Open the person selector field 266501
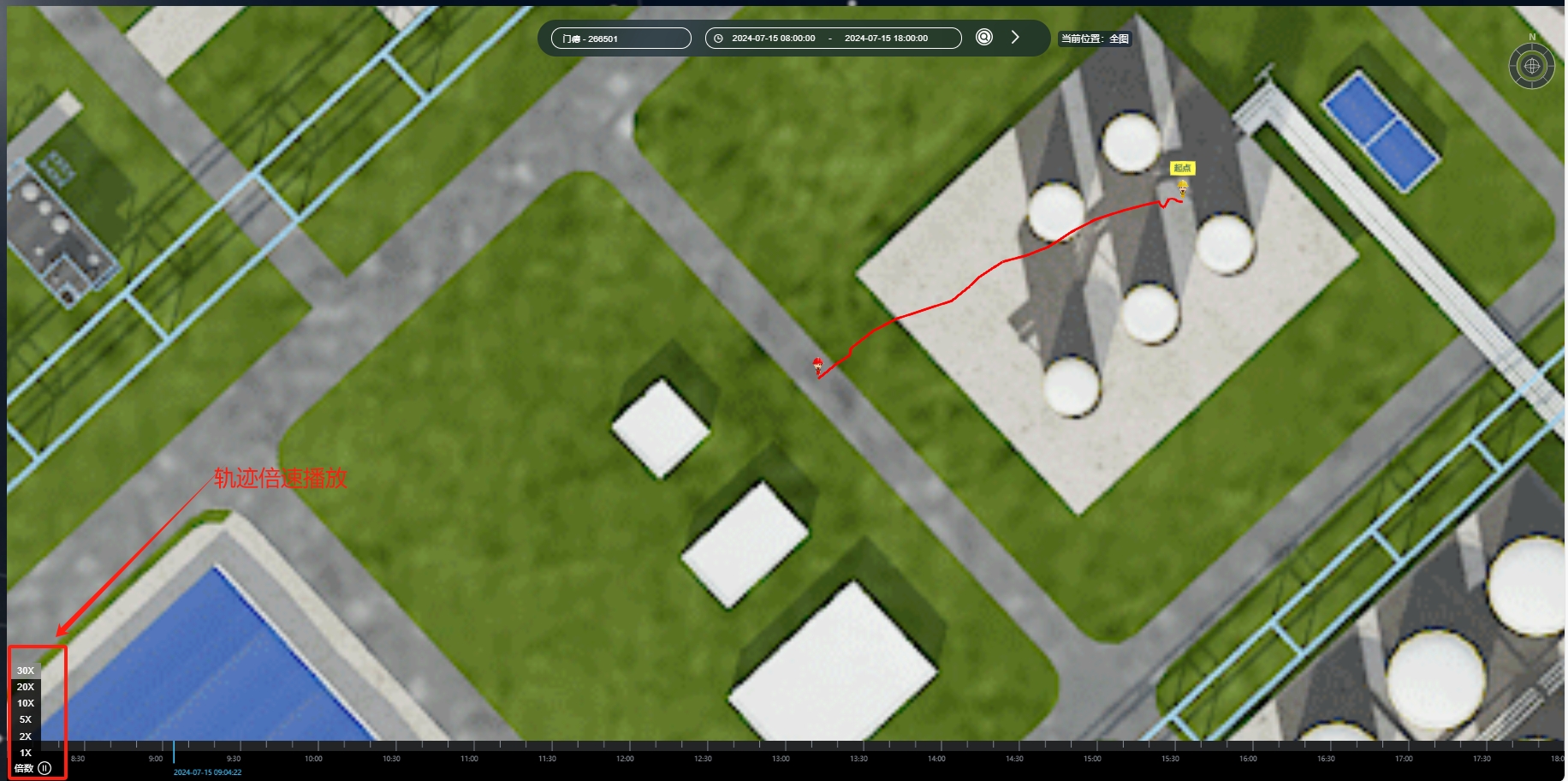This screenshot has width=1568, height=781. pos(621,39)
